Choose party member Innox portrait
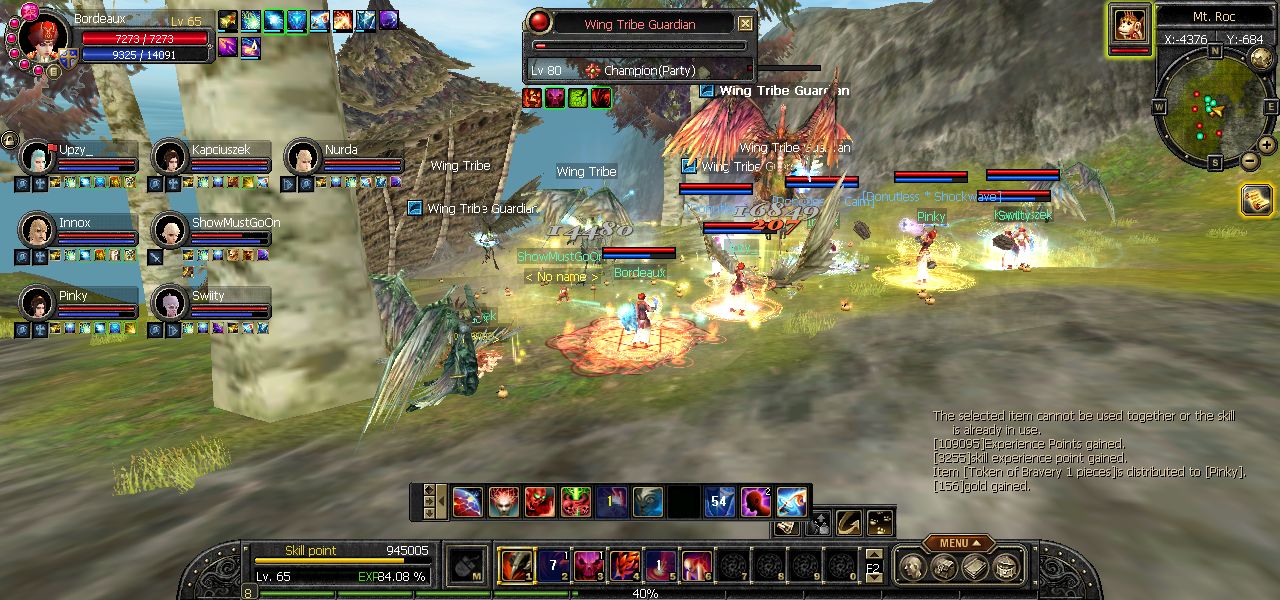This screenshot has width=1280, height=600. [37, 231]
